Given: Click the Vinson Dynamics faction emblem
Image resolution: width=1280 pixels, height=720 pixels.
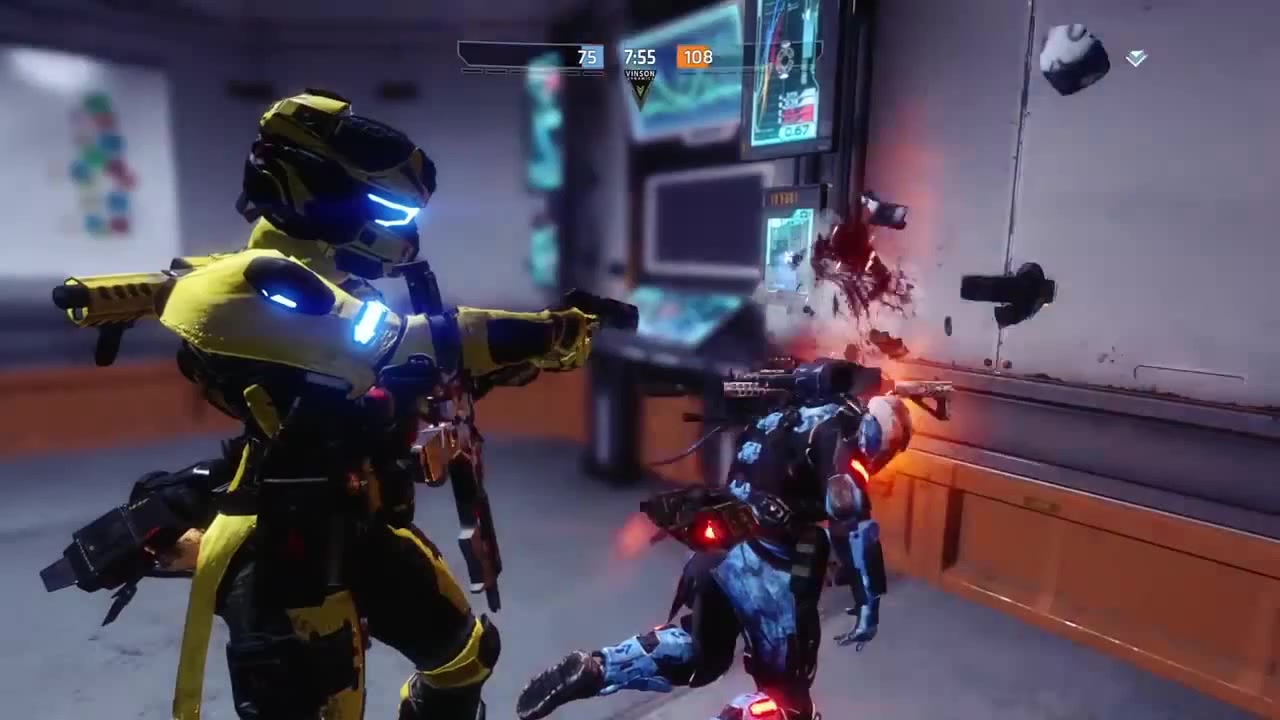Looking at the screenshot, I should click(x=639, y=87).
